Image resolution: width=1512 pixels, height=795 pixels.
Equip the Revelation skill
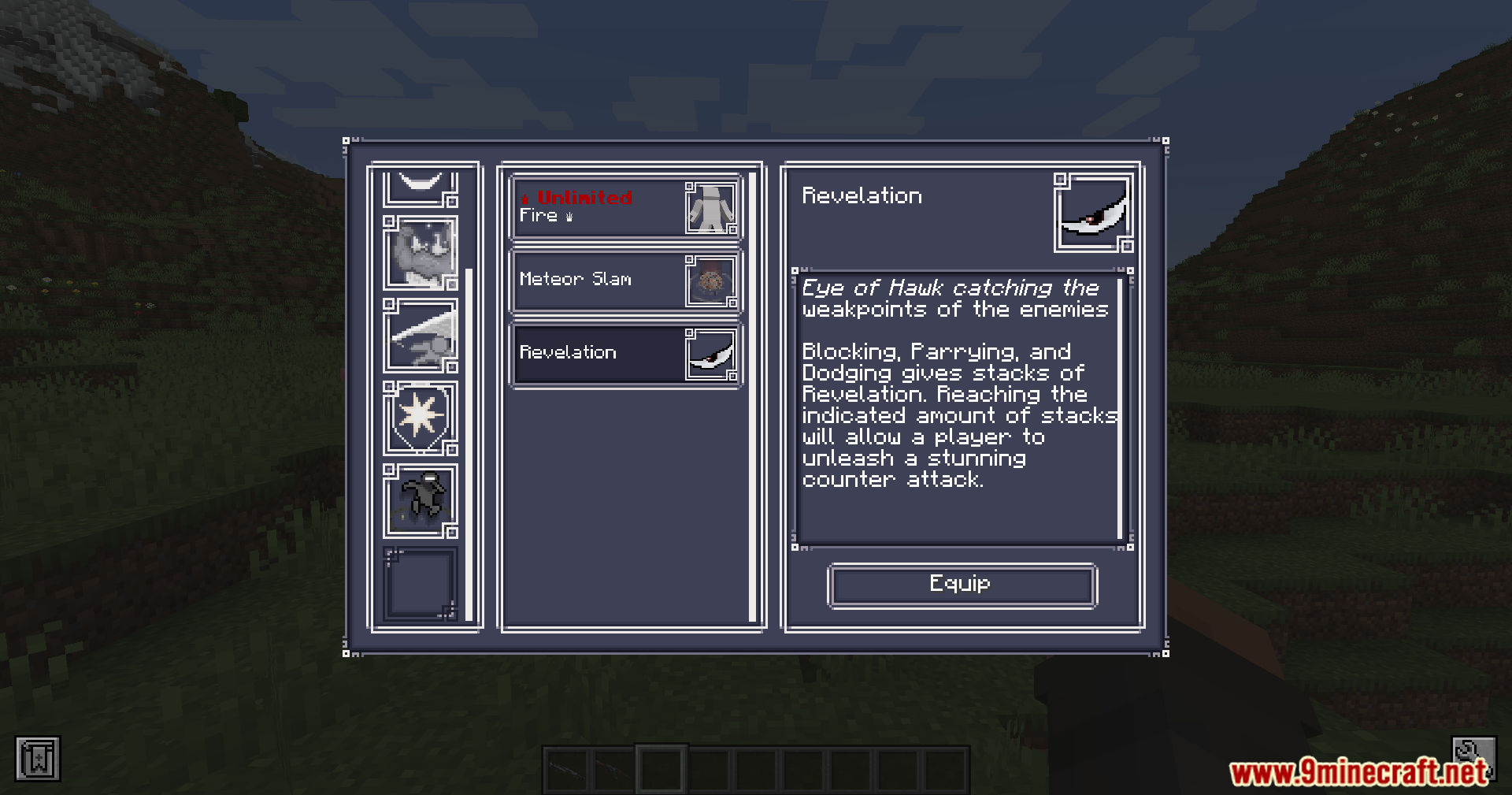click(x=962, y=585)
